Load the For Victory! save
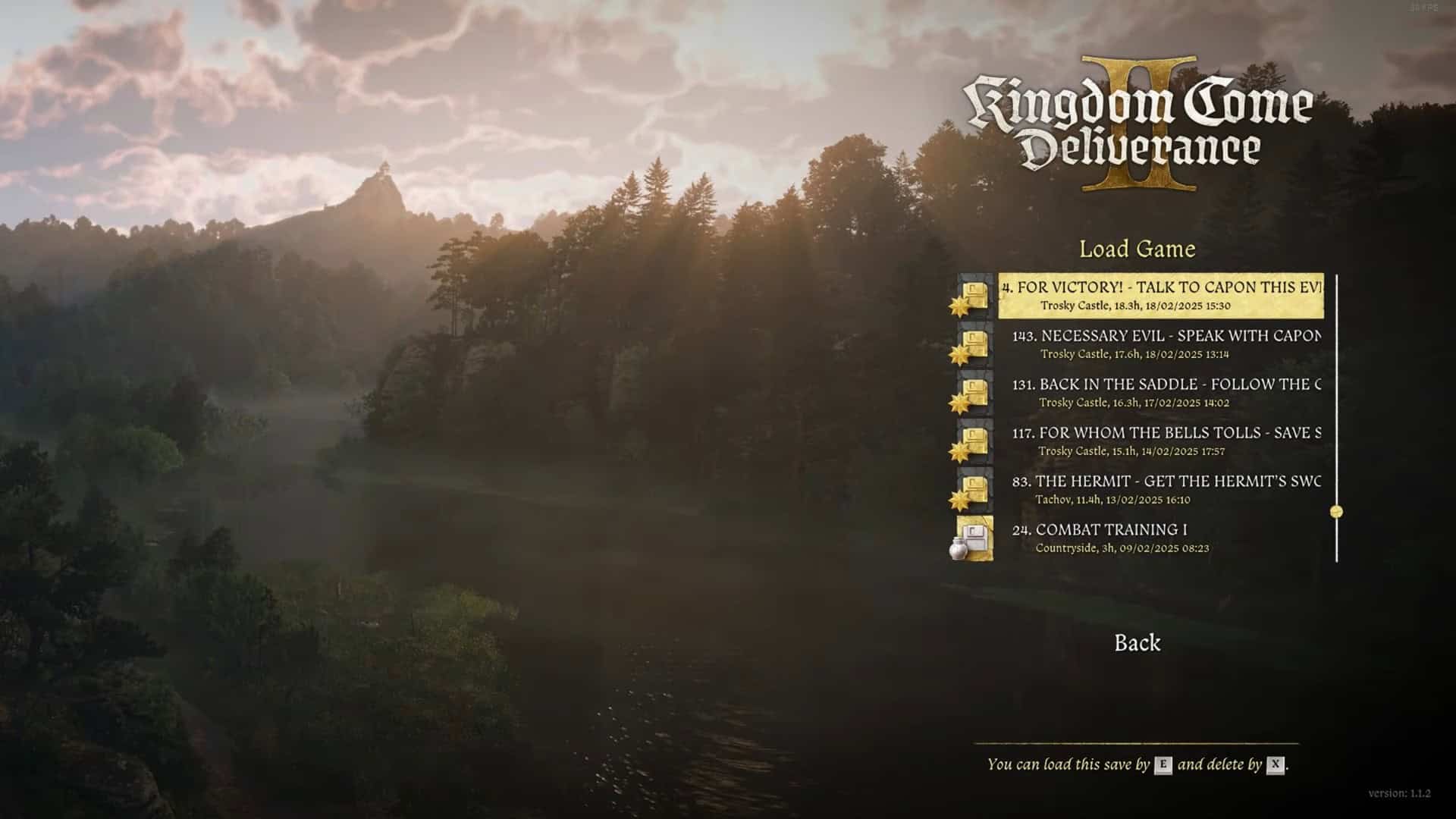The image size is (1456, 819). click(x=1160, y=296)
